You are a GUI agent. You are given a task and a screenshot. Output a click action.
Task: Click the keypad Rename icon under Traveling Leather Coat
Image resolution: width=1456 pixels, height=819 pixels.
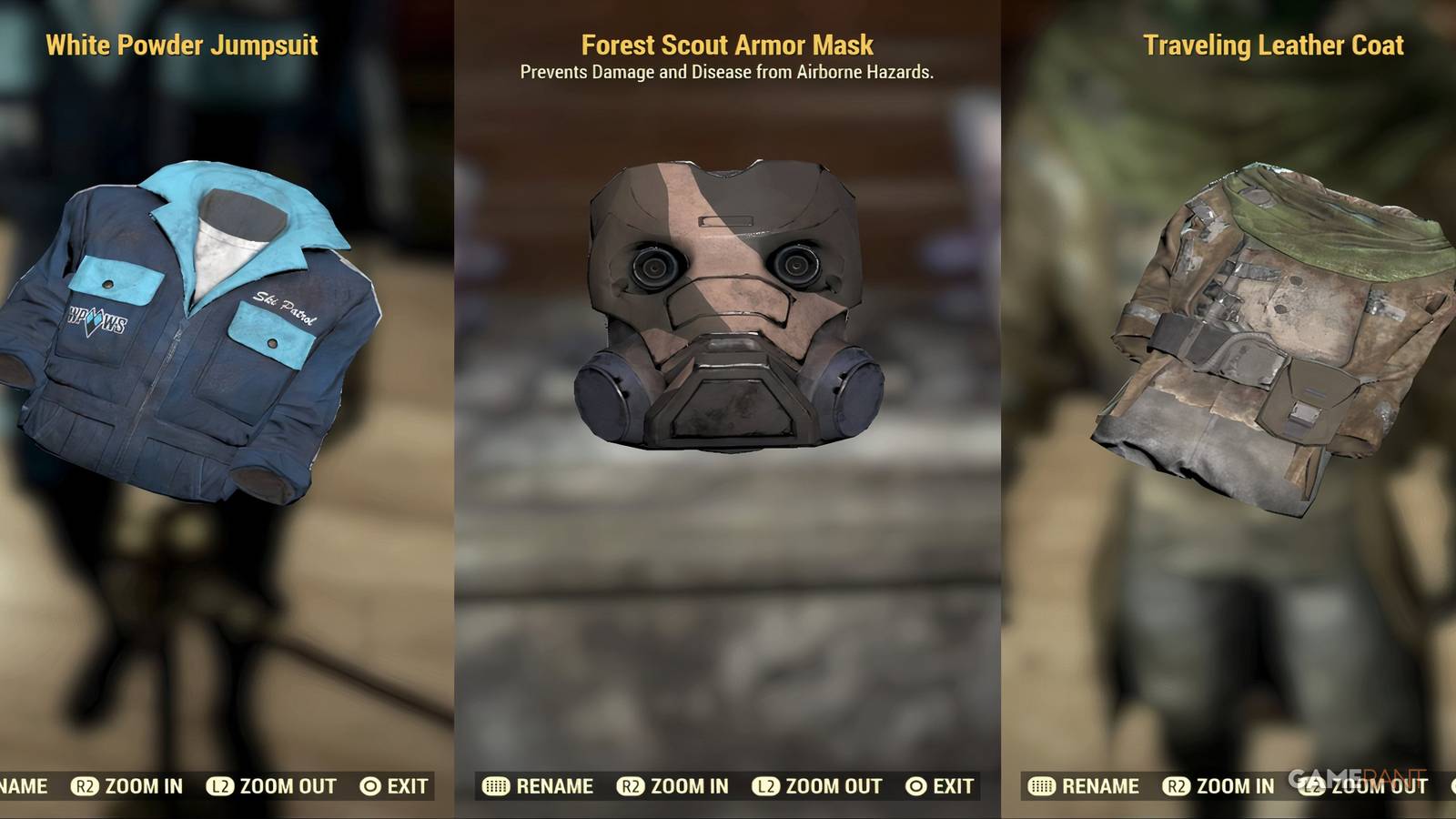(1042, 786)
